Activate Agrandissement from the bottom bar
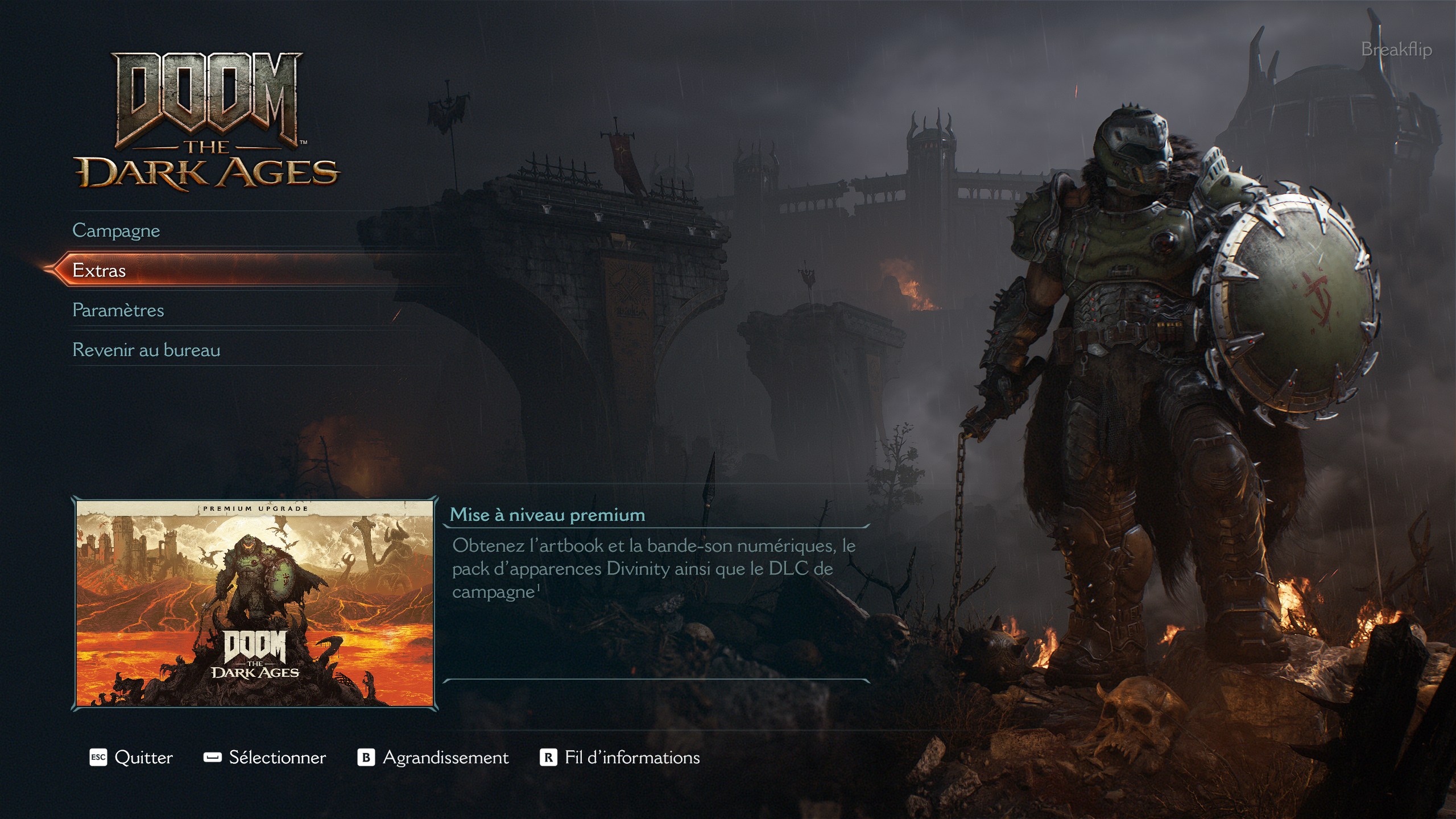 pos(446,757)
